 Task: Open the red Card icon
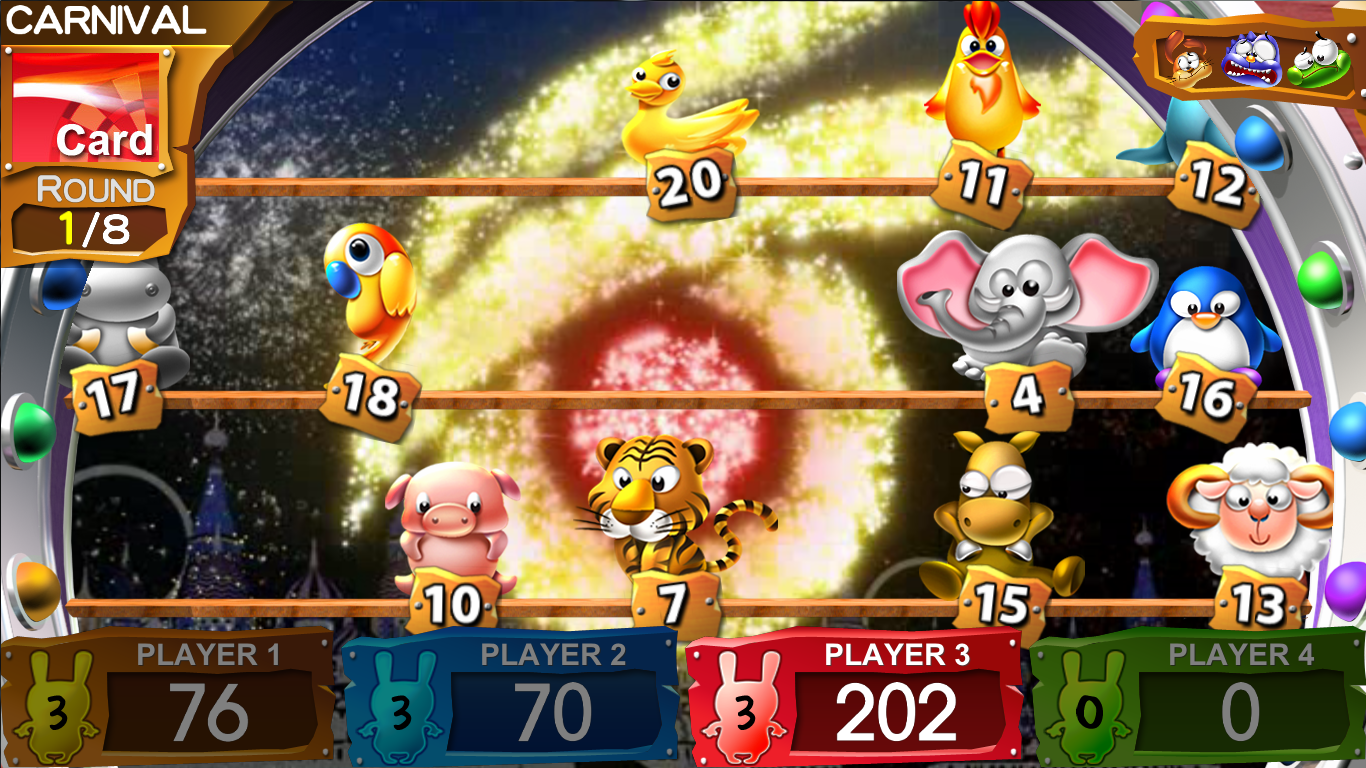86,107
